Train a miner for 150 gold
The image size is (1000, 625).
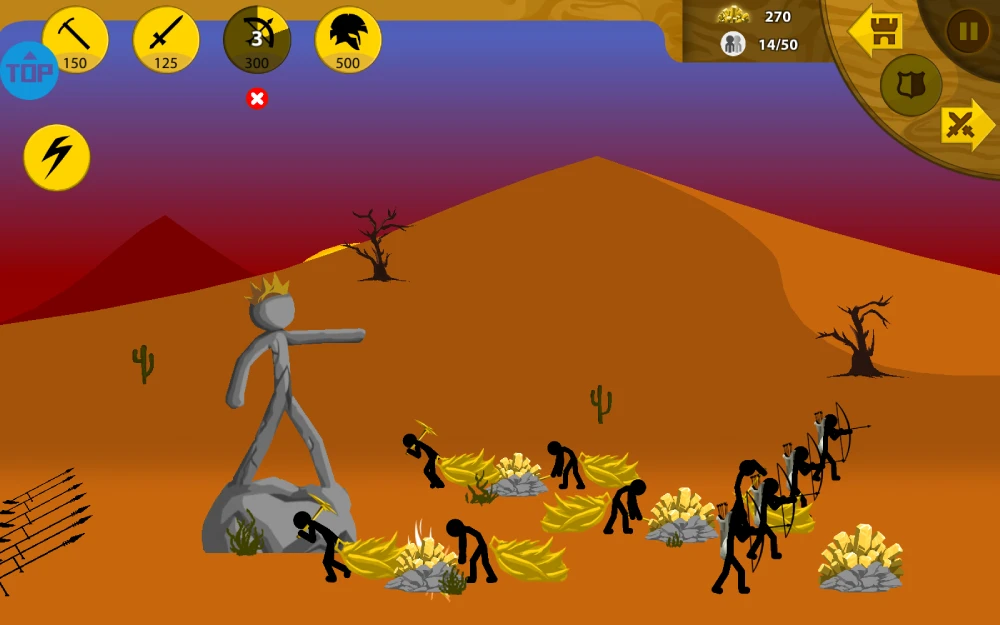coord(75,40)
